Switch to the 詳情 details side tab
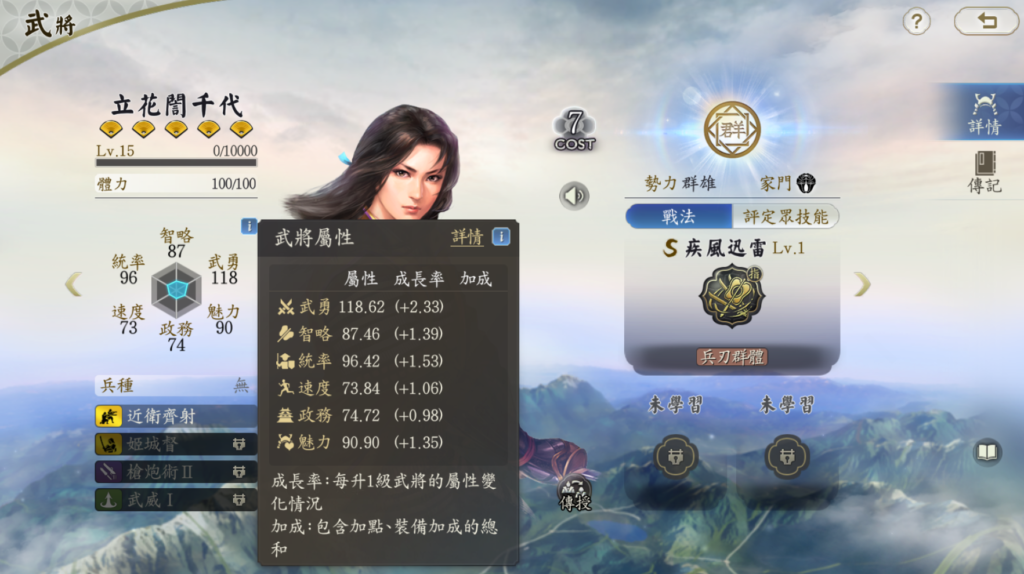 point(984,111)
